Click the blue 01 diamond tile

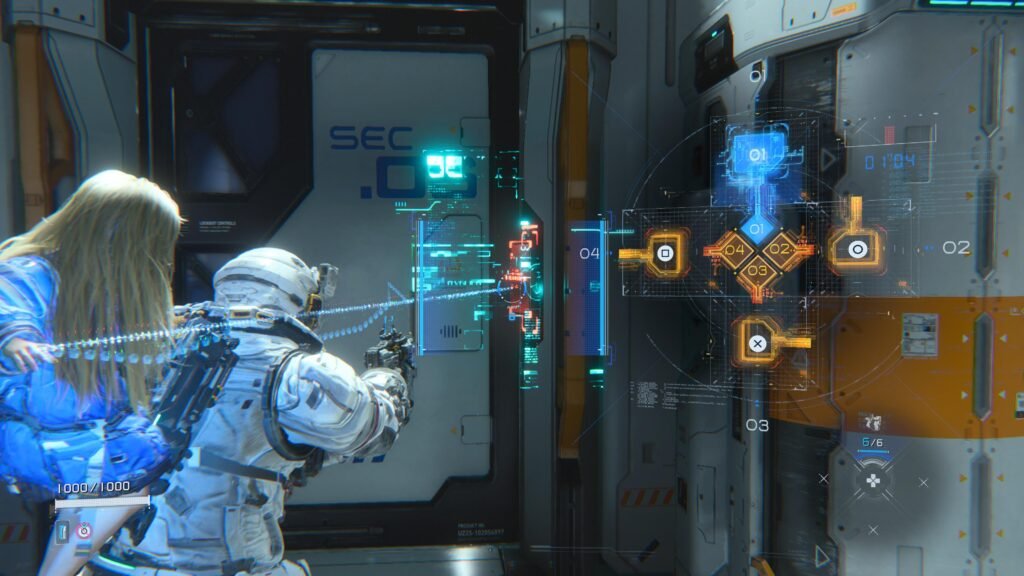(x=757, y=229)
